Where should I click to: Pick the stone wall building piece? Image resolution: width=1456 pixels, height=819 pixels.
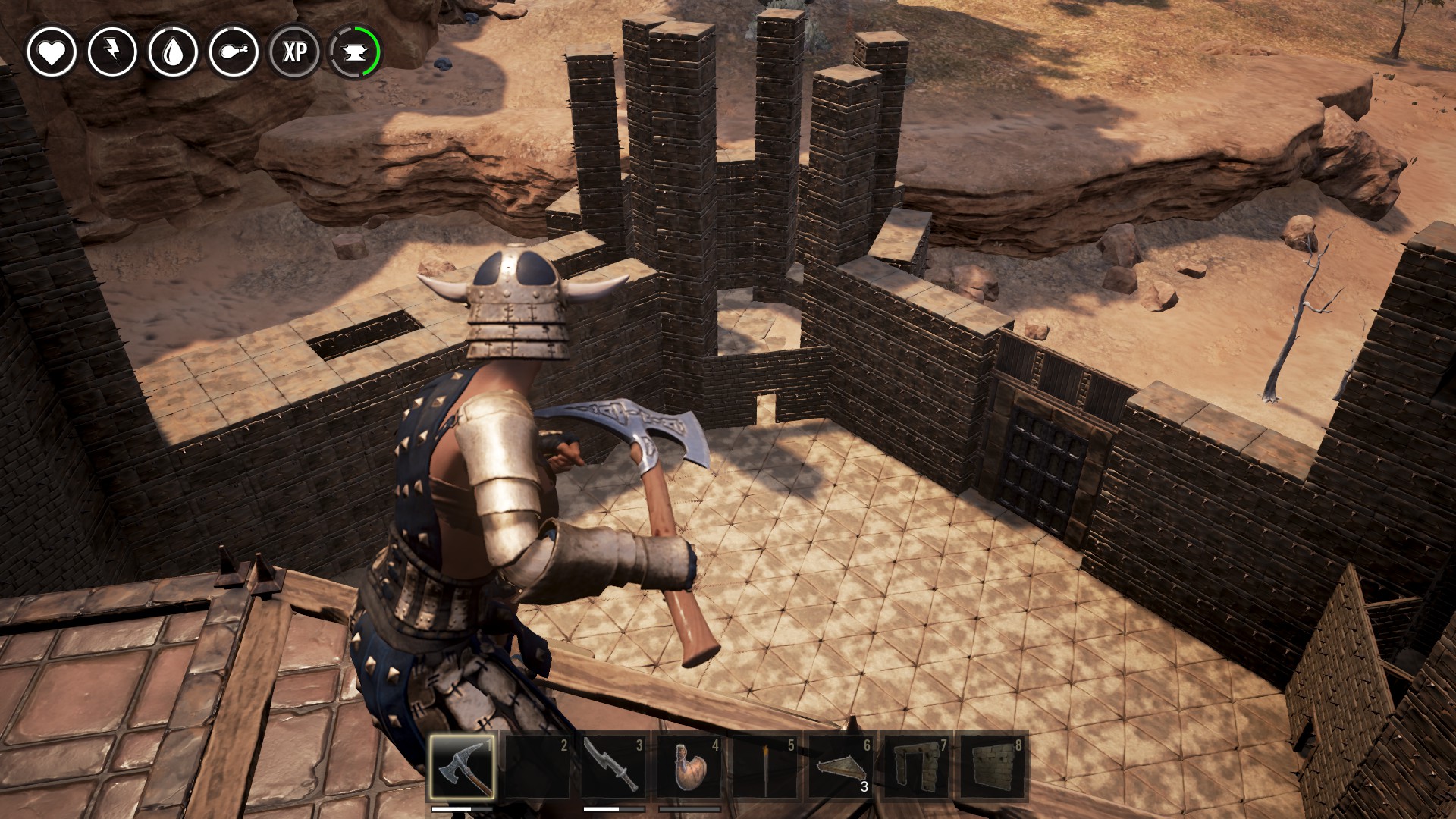coord(993,766)
